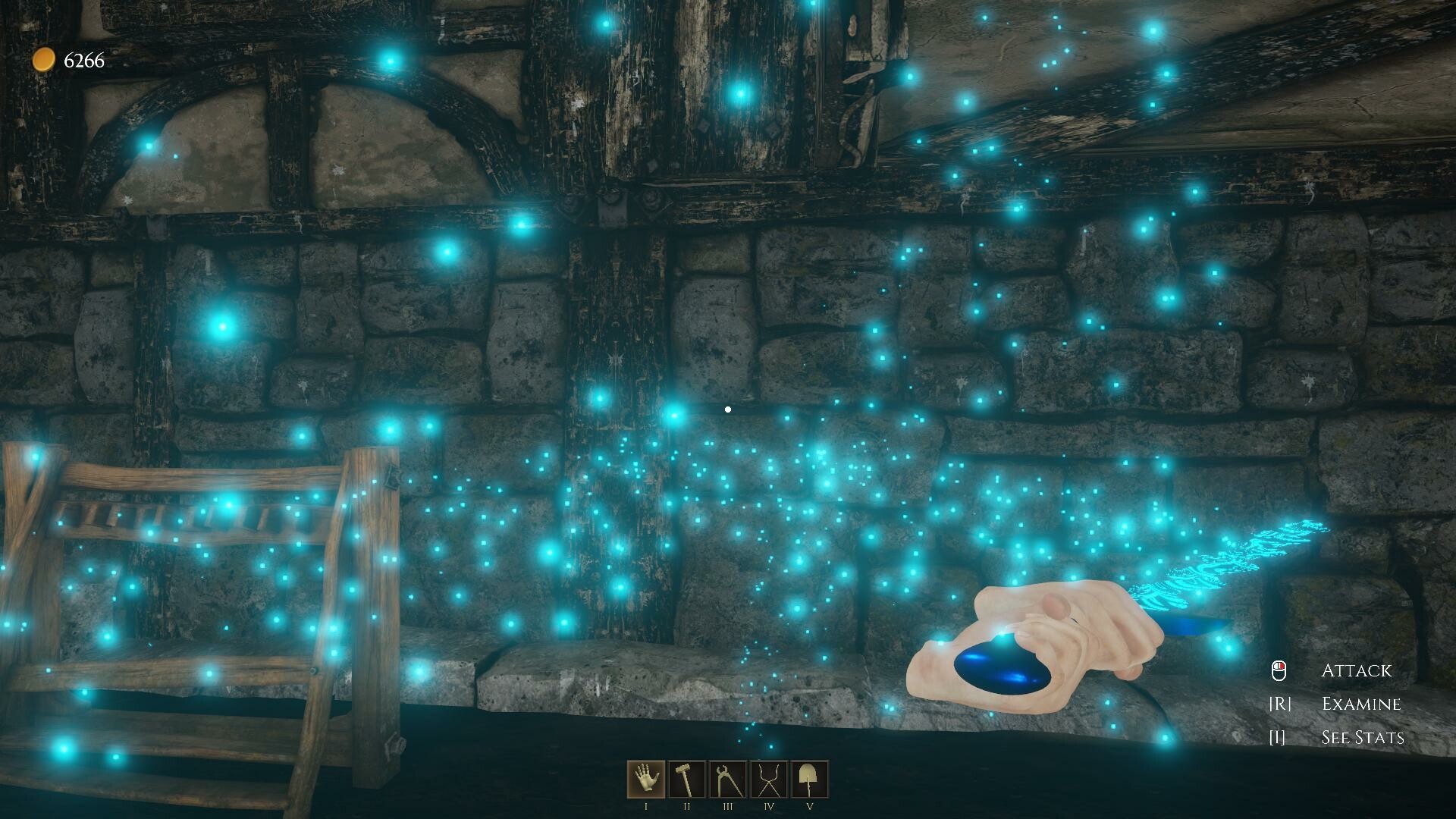Click the center crosshair dot
Image resolution: width=1456 pixels, height=819 pixels.
coord(728,409)
